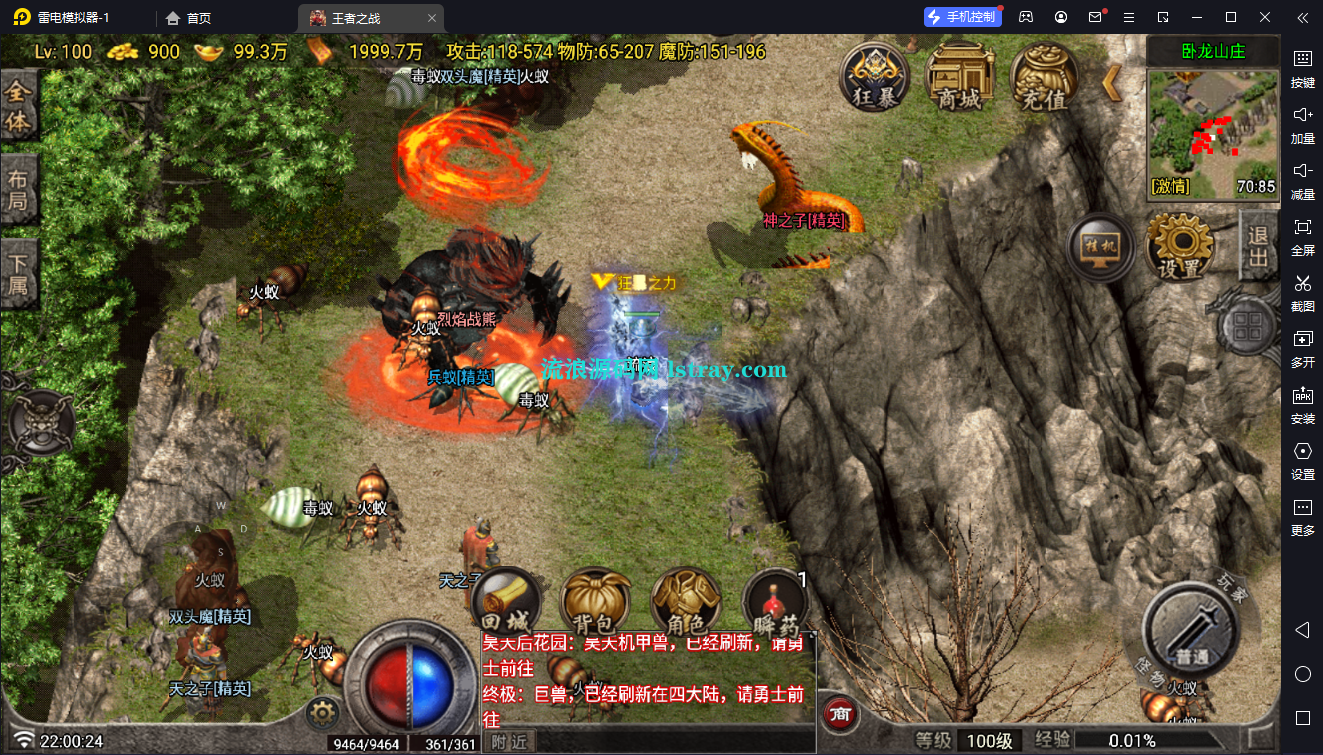
Task: Open the 充值 recharge menu
Action: tap(1044, 77)
